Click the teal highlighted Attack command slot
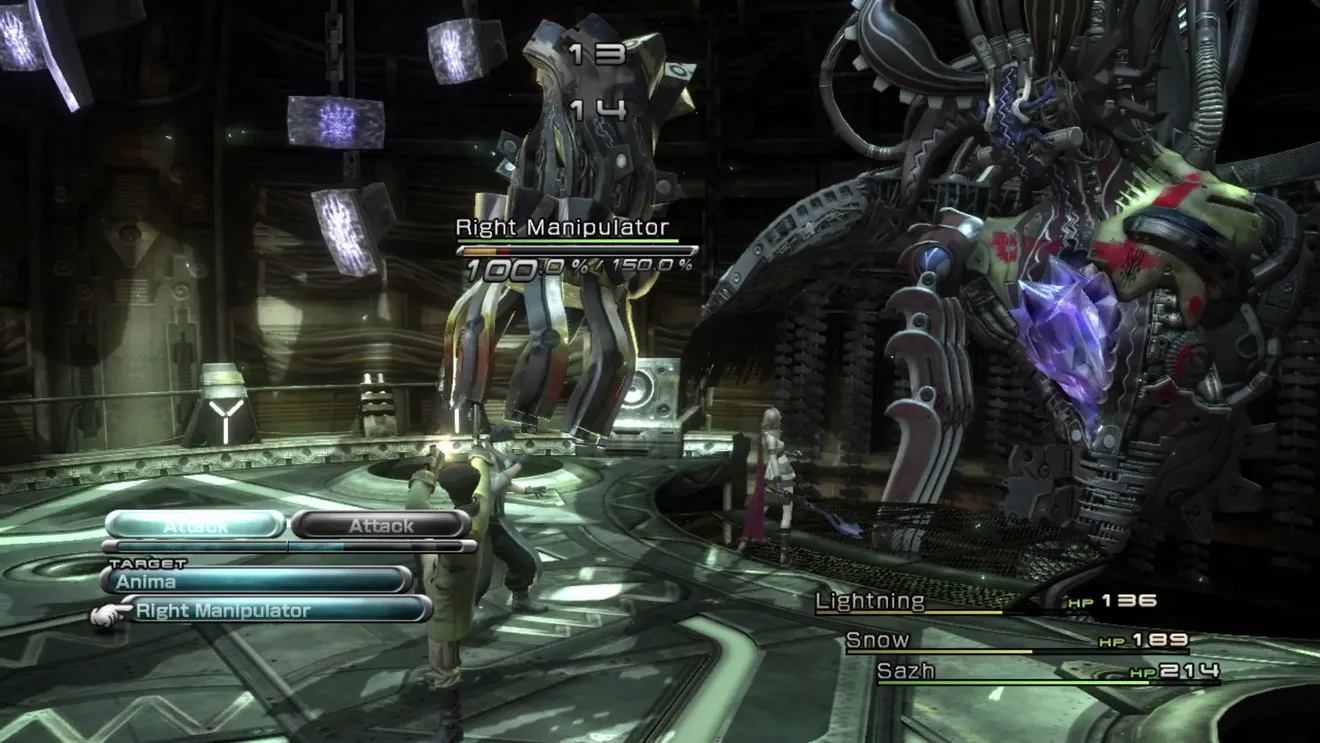1320x743 pixels. point(195,525)
